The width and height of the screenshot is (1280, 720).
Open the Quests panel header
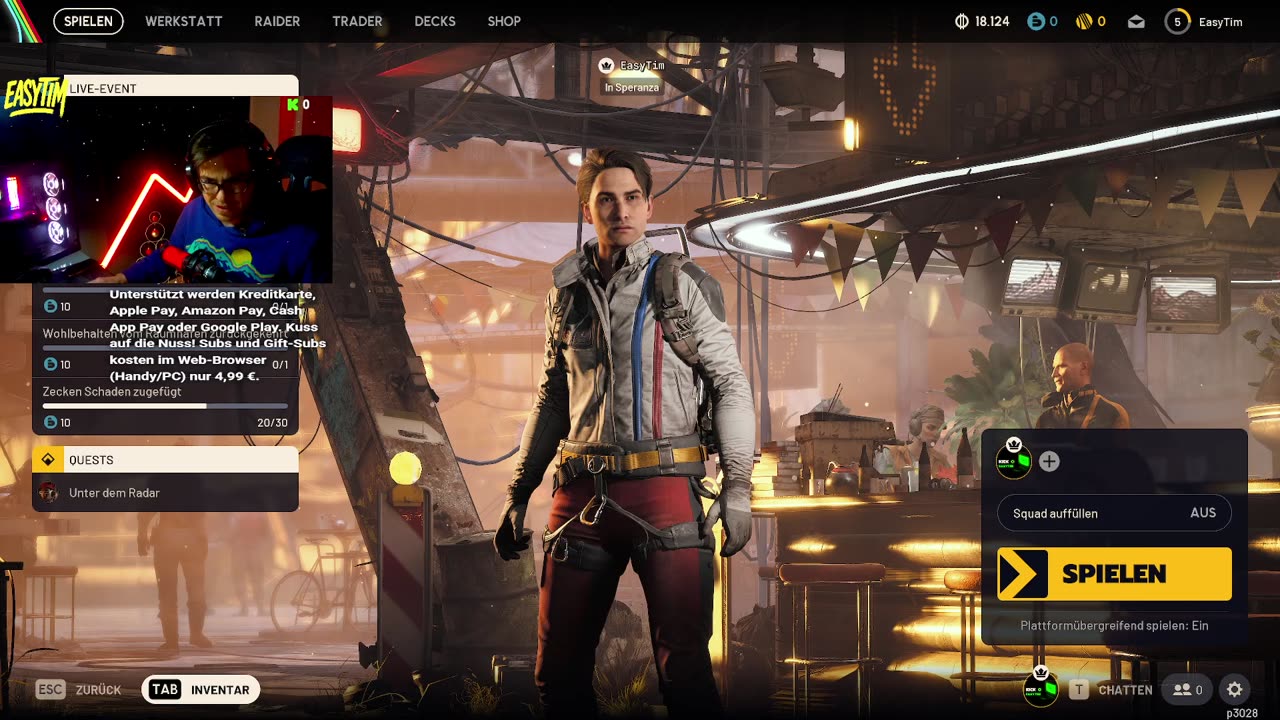[165, 460]
